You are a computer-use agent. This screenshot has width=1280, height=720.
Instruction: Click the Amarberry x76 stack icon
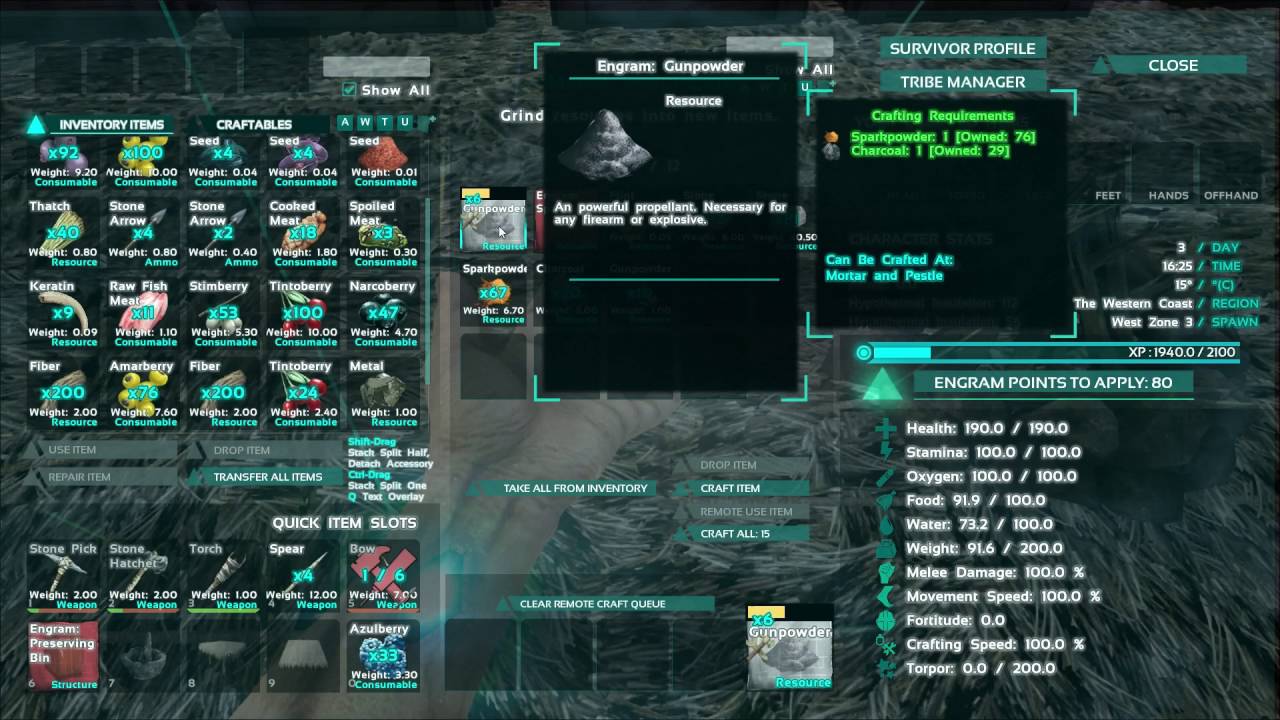(142, 390)
